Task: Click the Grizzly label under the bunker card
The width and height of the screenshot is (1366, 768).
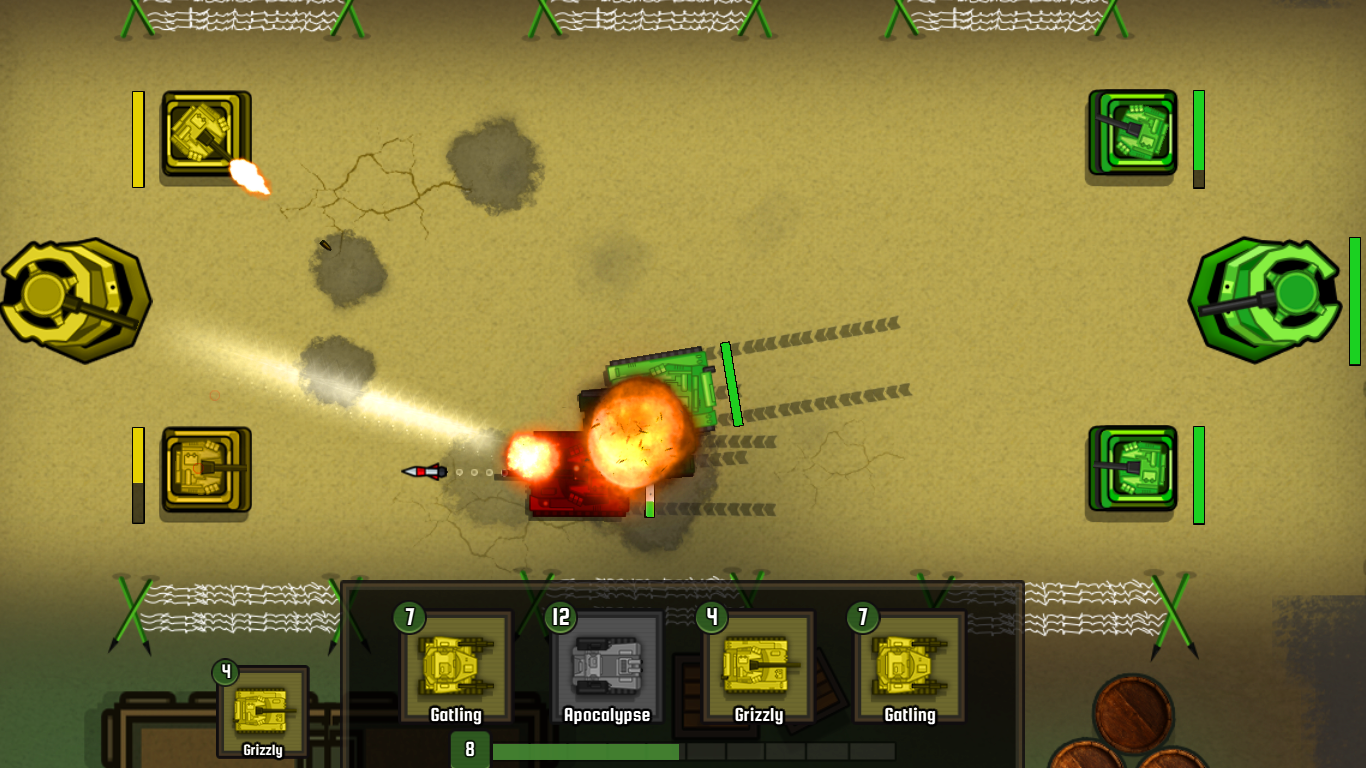Action: pos(265,750)
